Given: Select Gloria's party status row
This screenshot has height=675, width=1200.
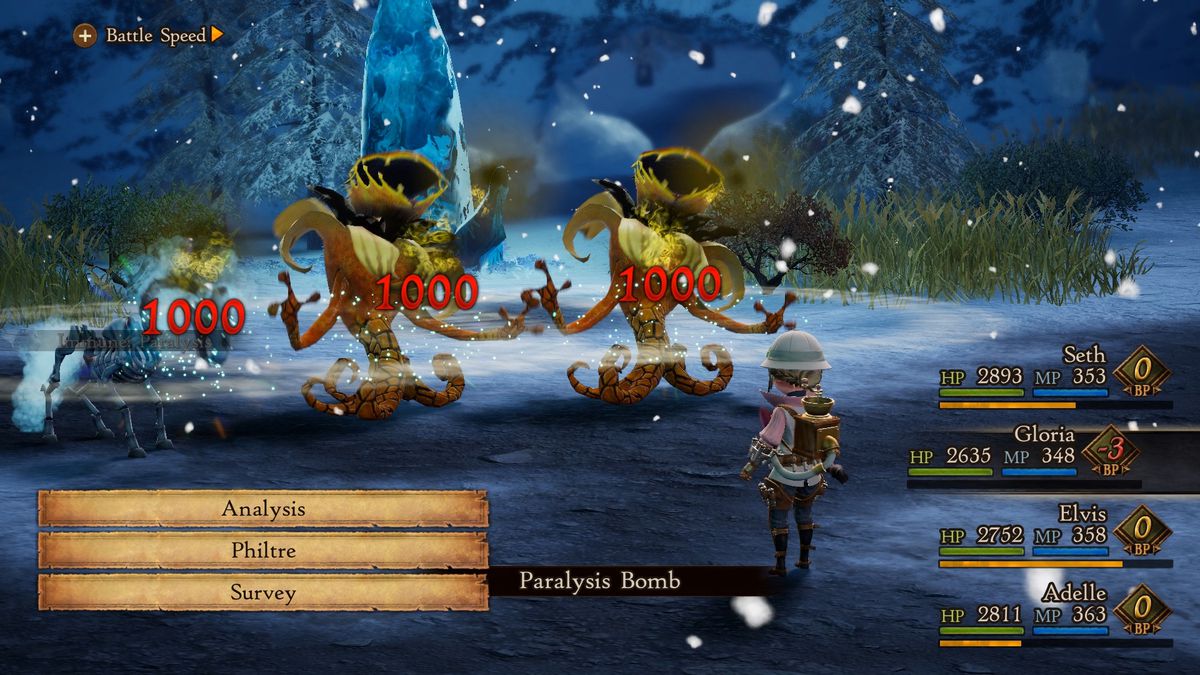Looking at the screenshot, I should pyautogui.click(x=1040, y=455).
